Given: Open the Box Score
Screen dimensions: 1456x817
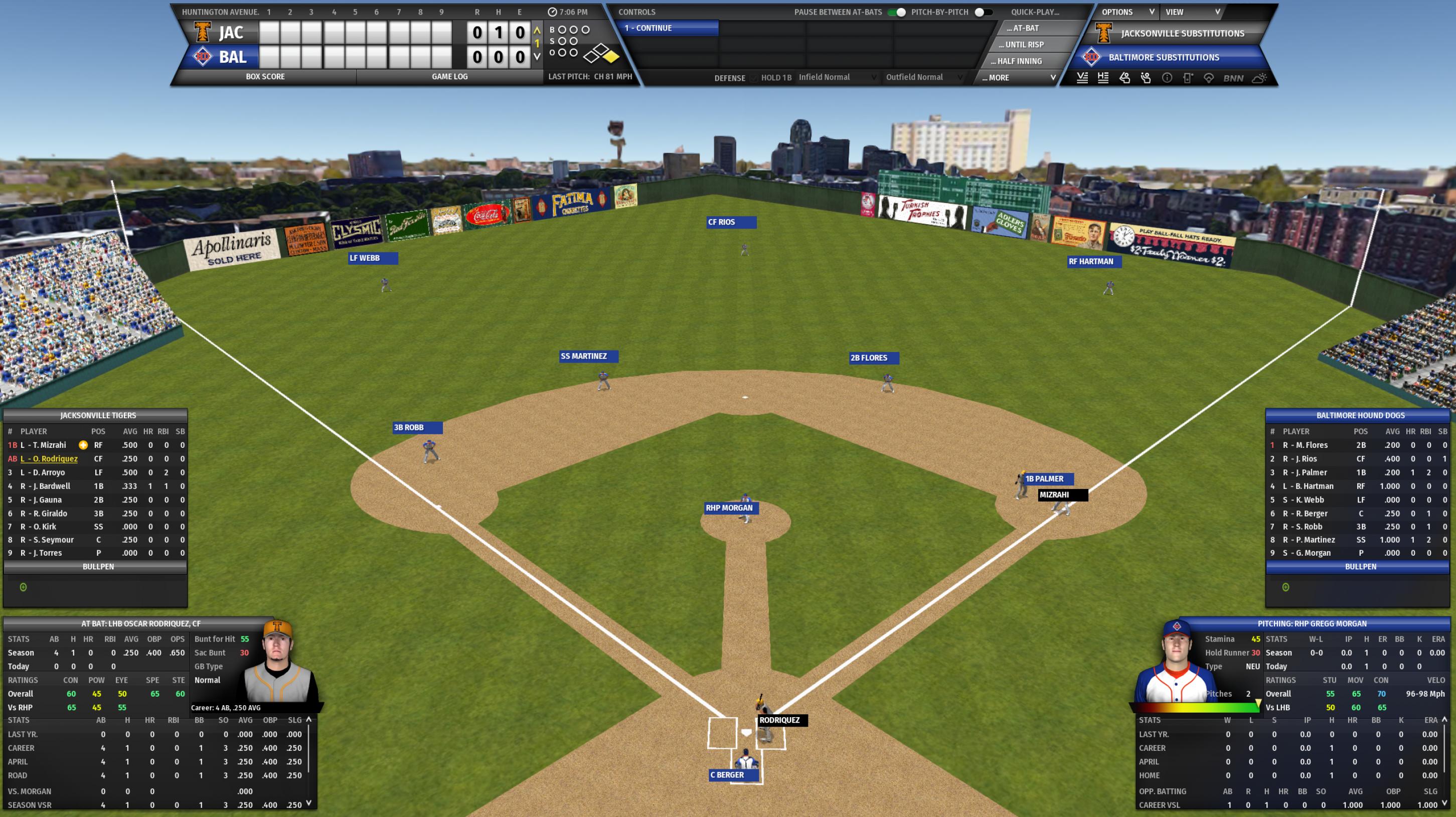Looking at the screenshot, I should (x=265, y=77).
